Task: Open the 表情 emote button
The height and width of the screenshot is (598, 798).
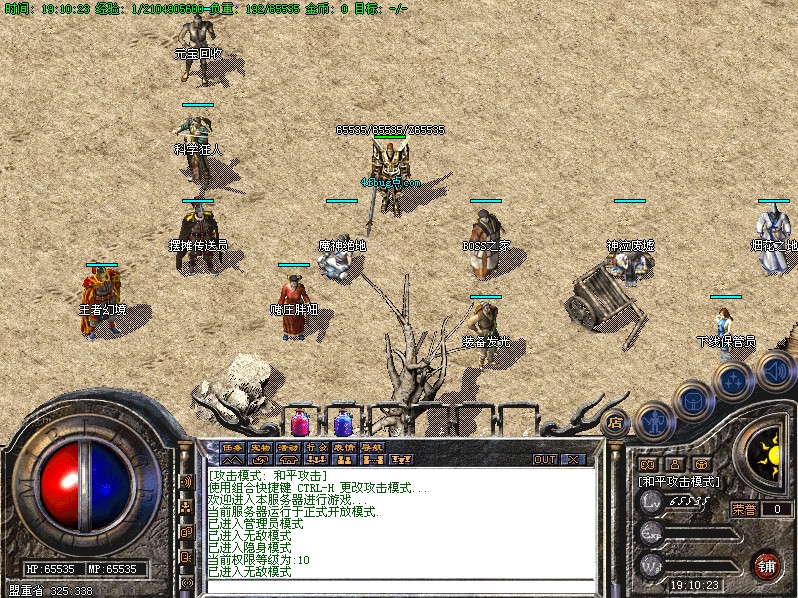Action: tap(345, 448)
